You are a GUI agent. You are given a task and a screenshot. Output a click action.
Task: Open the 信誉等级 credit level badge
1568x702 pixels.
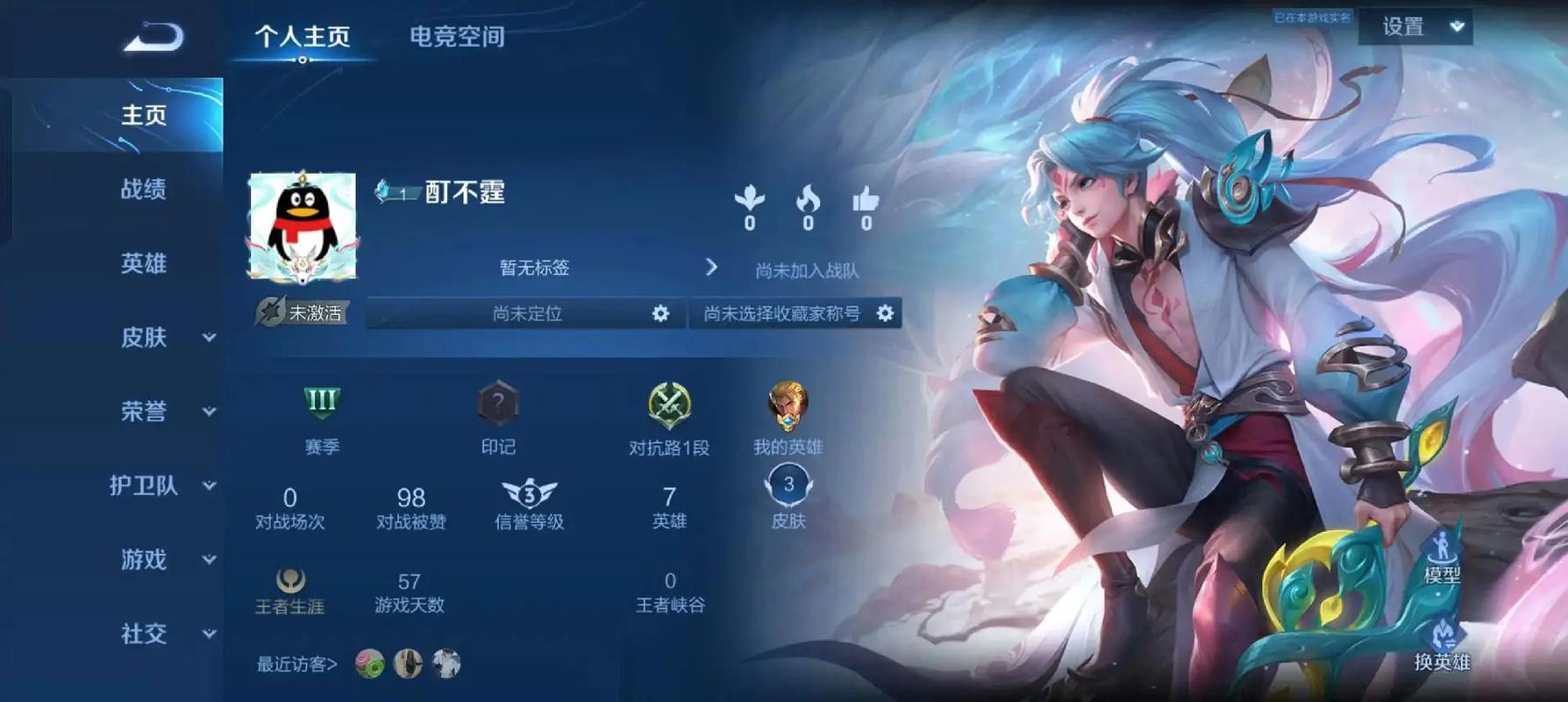529,491
